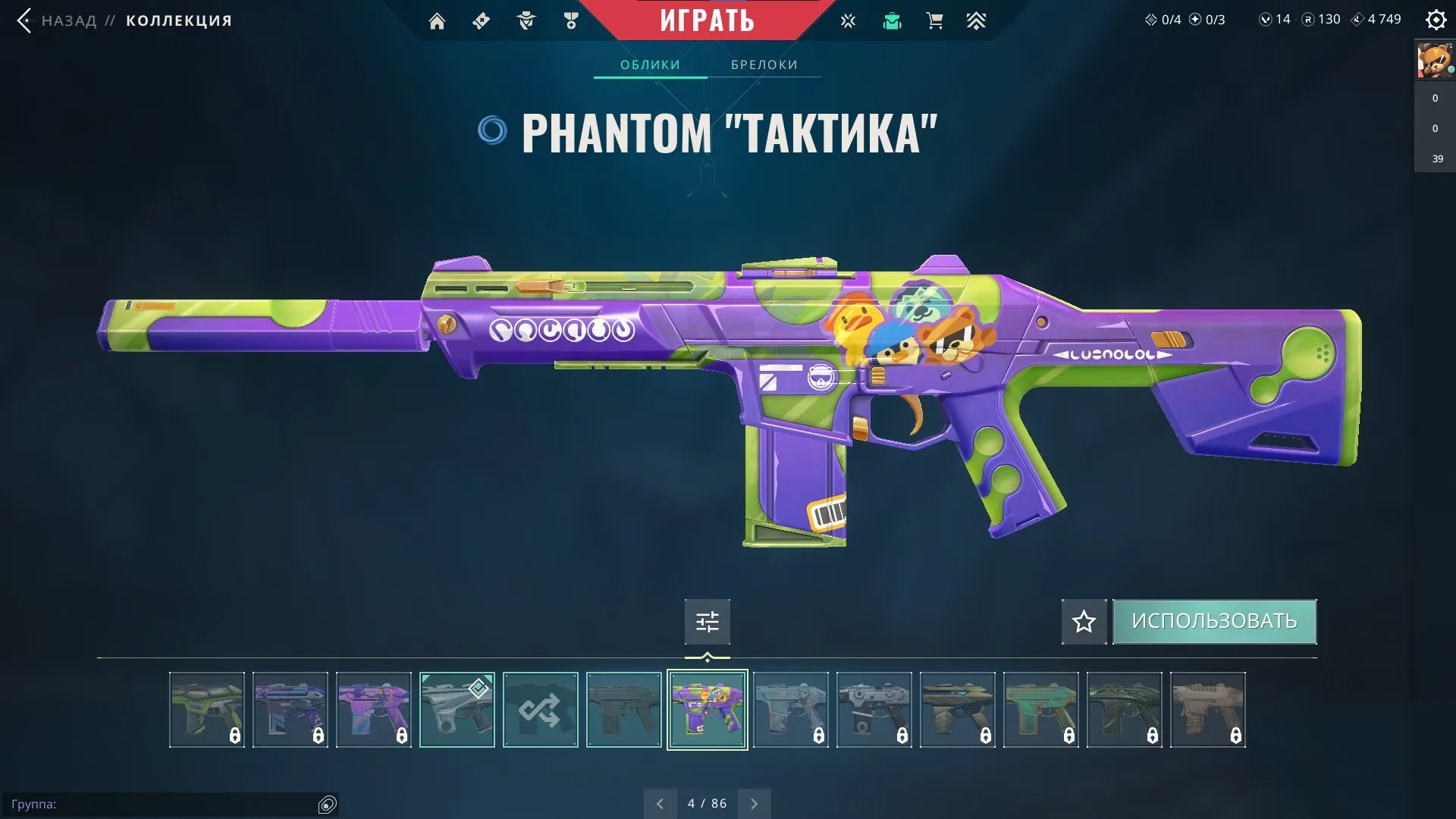Image resolution: width=1456 pixels, height=819 pixels.
Task: Advance to the next skin page arrow
Action: click(754, 802)
